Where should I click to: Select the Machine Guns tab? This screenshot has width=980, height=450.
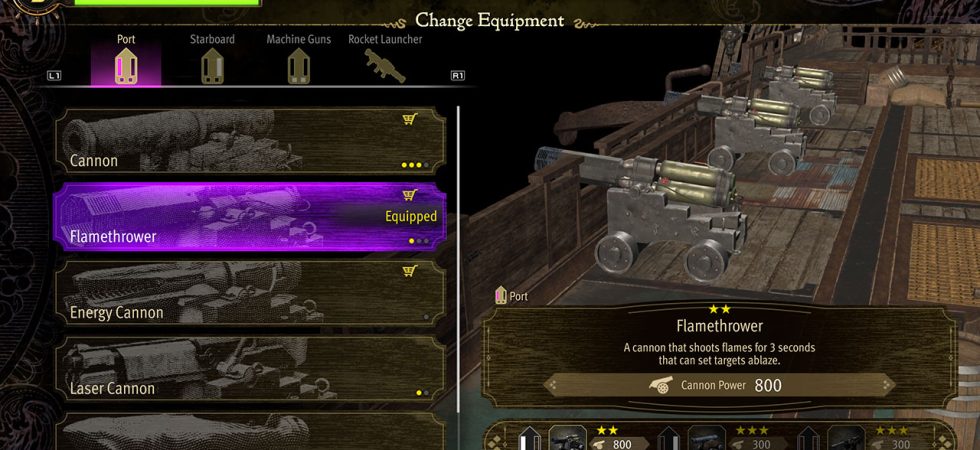point(298,62)
